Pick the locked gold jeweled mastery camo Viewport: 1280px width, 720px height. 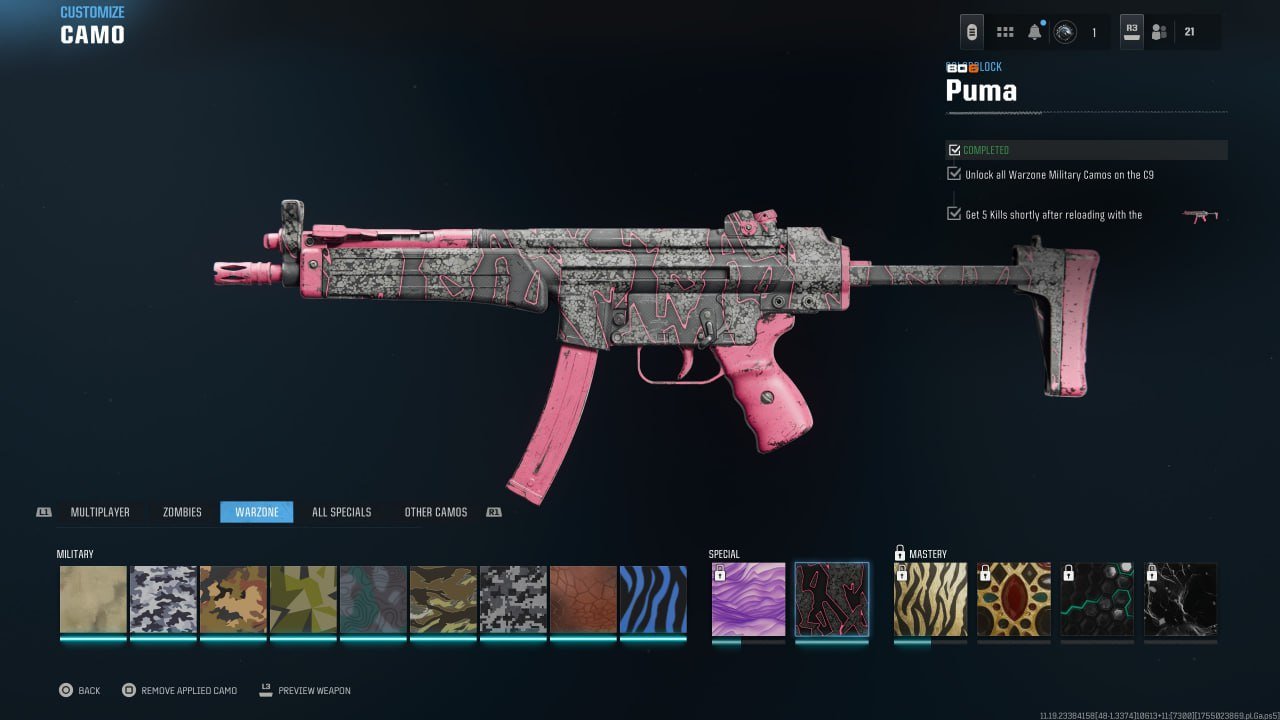tap(1014, 600)
